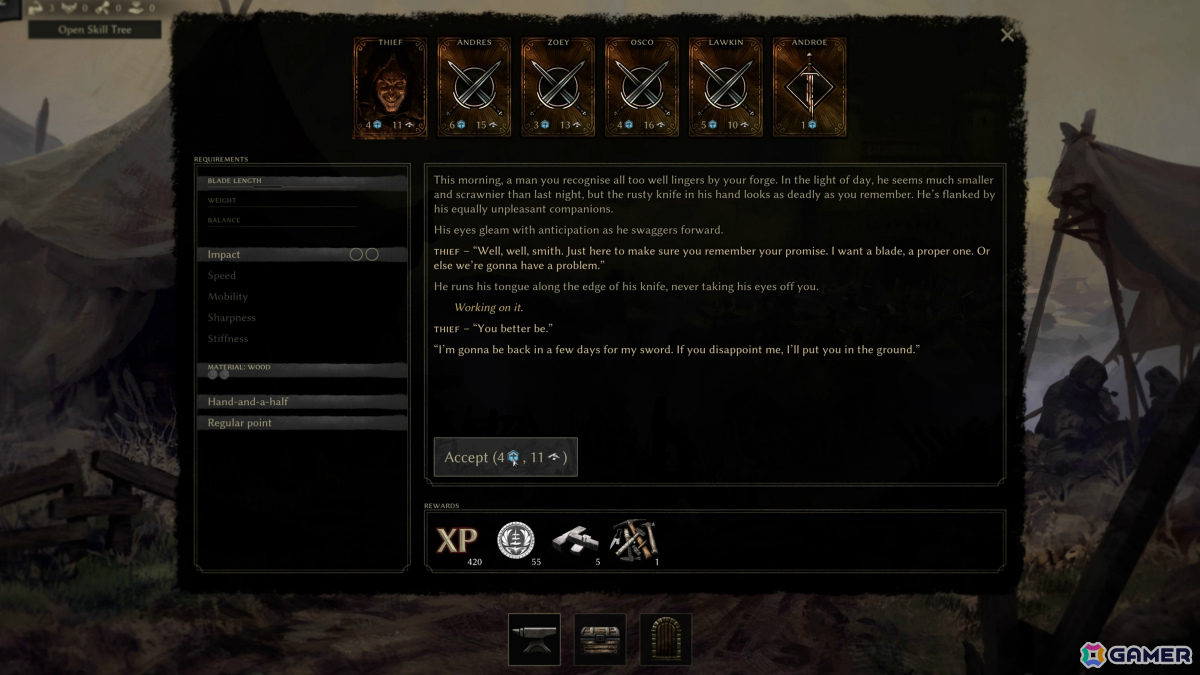This screenshot has width=1200, height=675.
Task: Open the Lawkin customer card
Action: coord(726,88)
